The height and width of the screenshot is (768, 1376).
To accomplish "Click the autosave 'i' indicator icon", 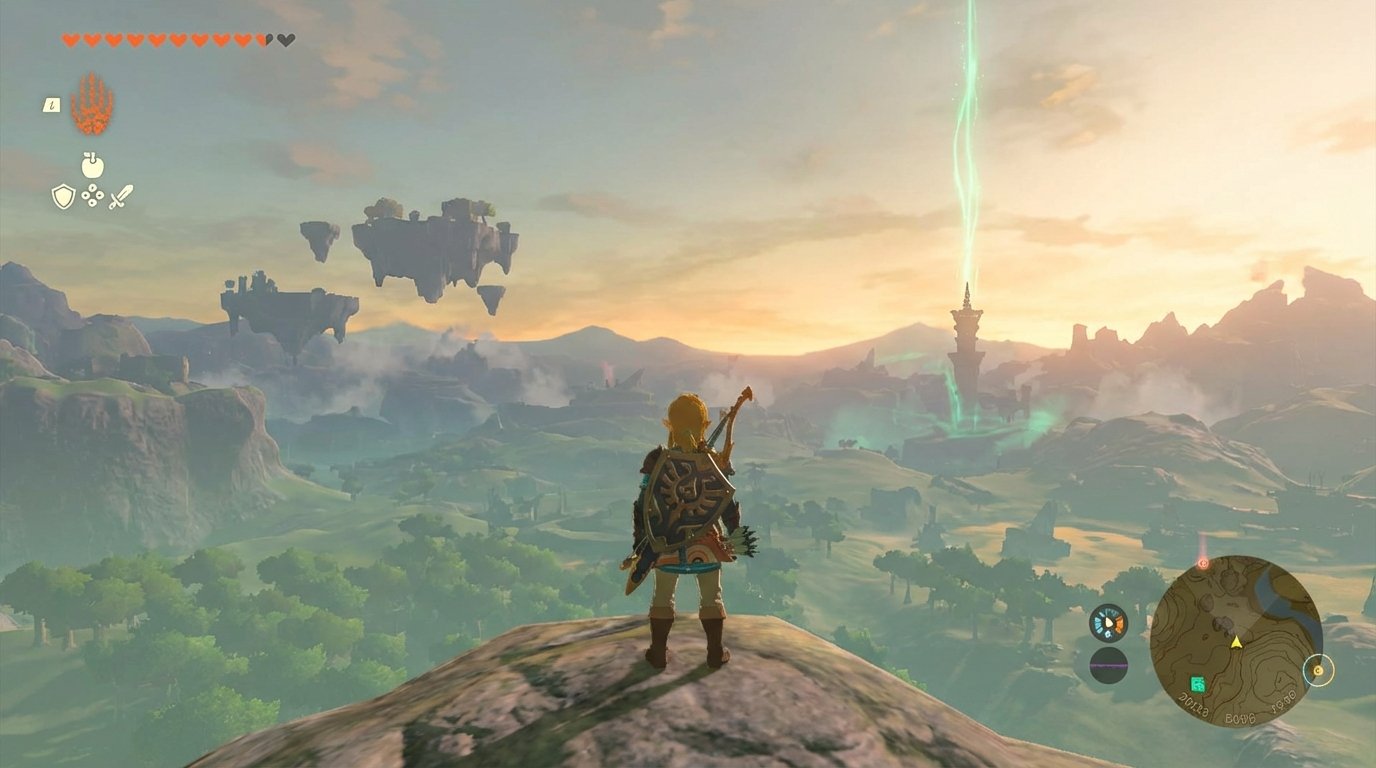I will tap(52, 105).
